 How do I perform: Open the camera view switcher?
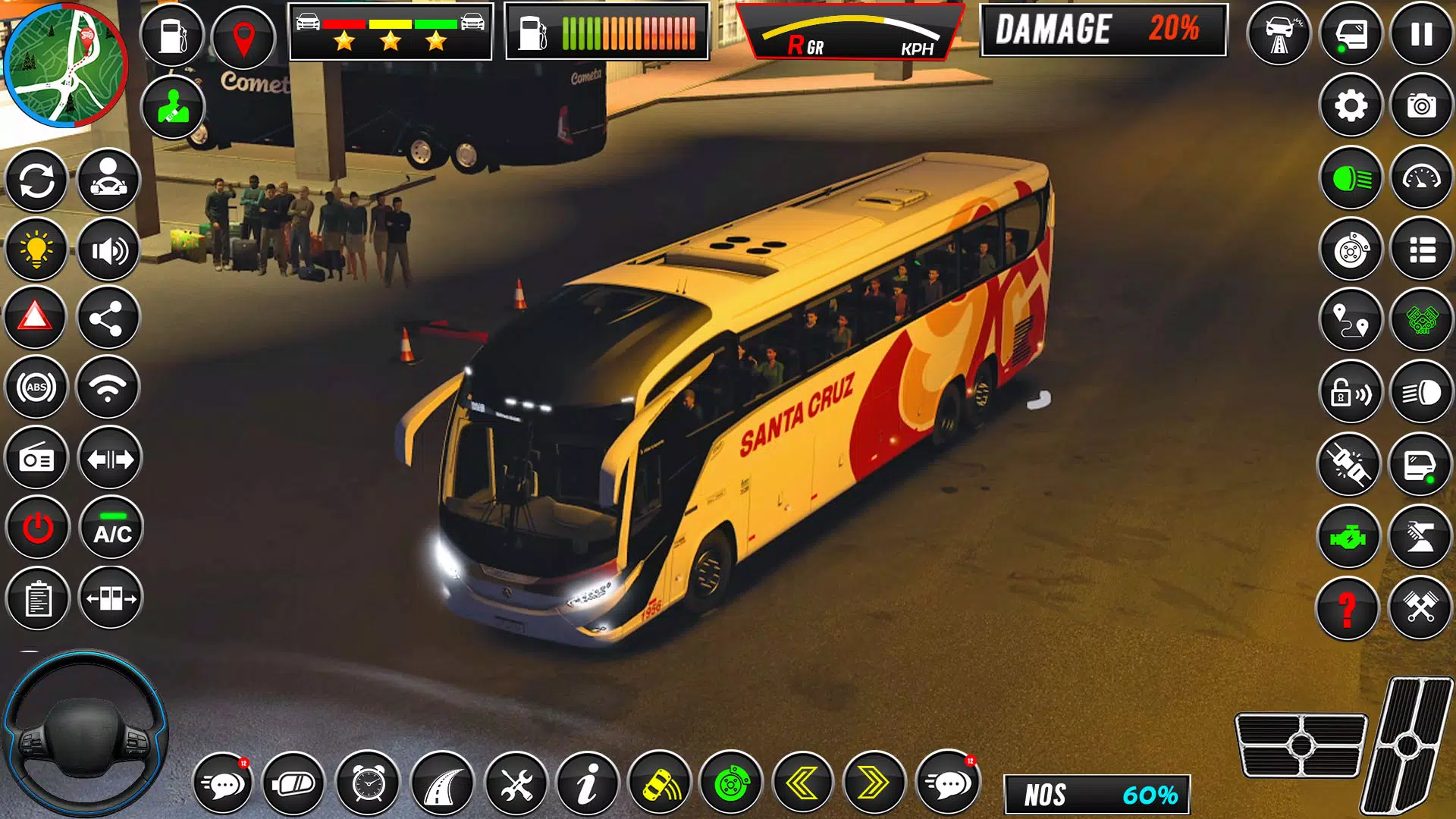[1420, 107]
